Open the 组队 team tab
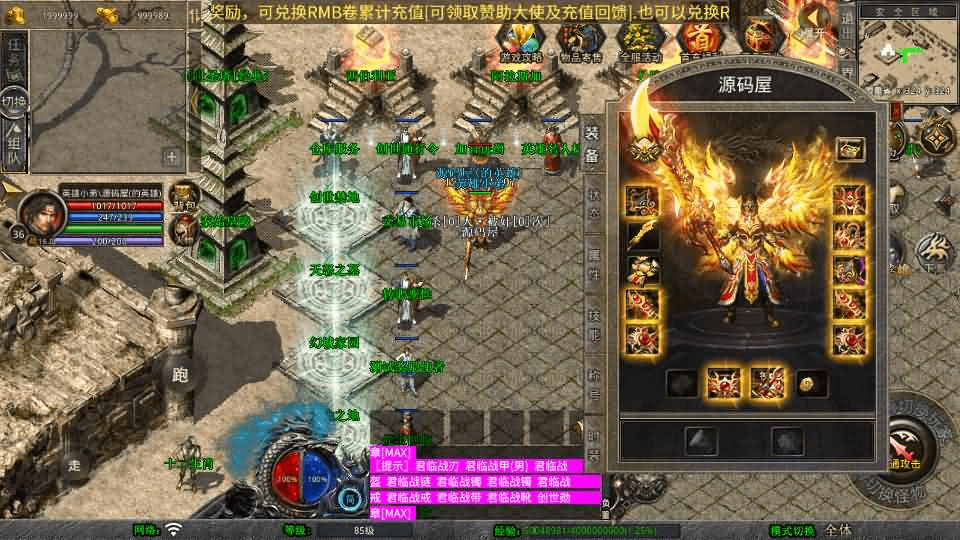The image size is (960, 540). point(14,145)
